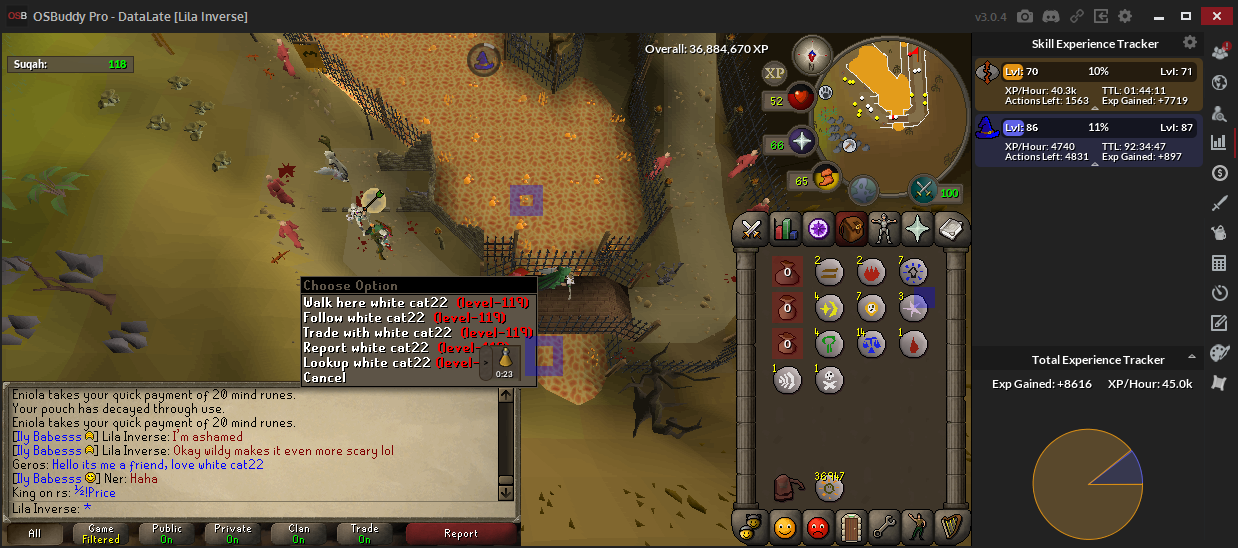Activate Quick Prayers orb

[802, 141]
